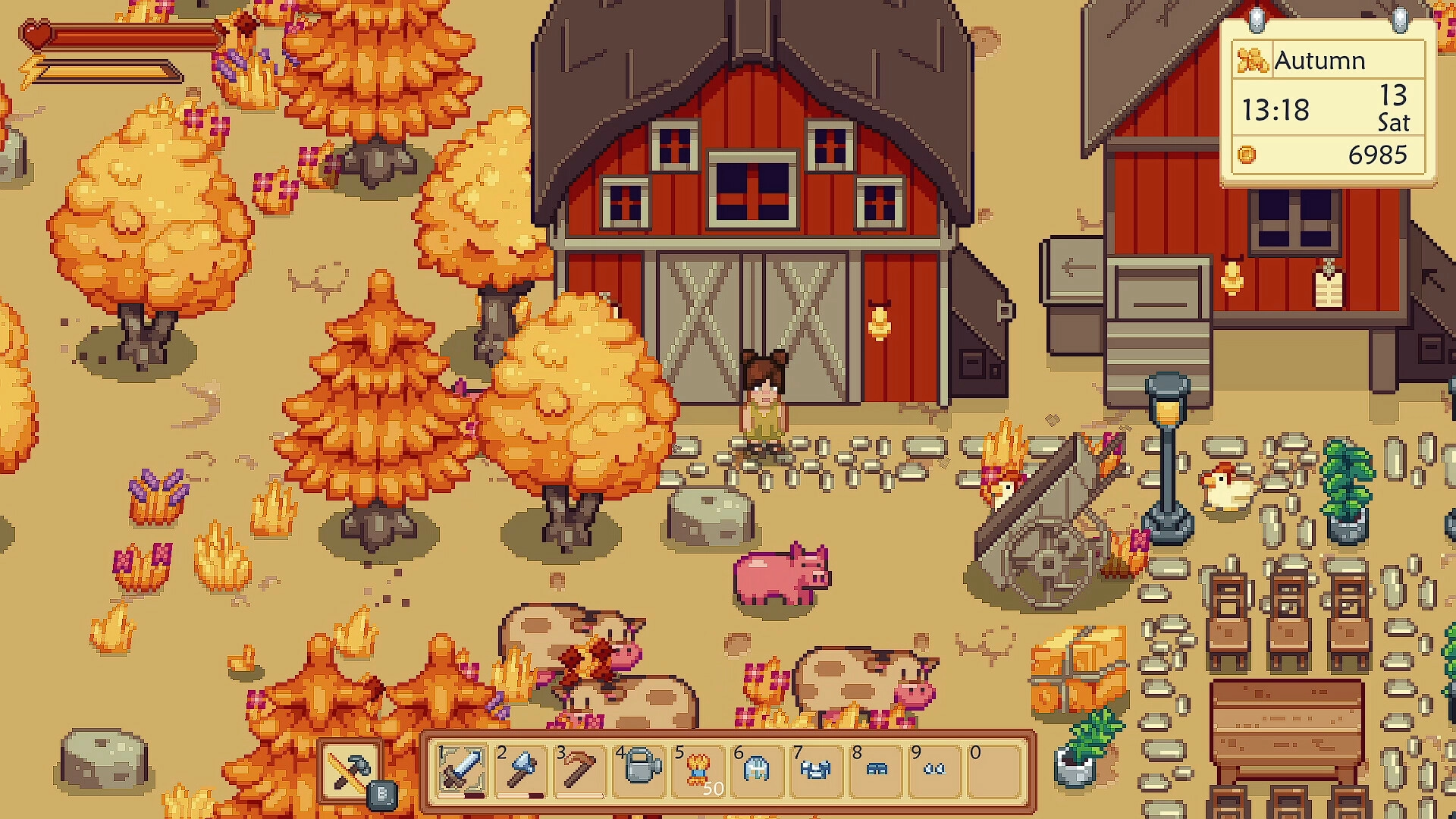1456x819 pixels.
Task: Select the item in hotbar slot 9
Action: point(935,770)
